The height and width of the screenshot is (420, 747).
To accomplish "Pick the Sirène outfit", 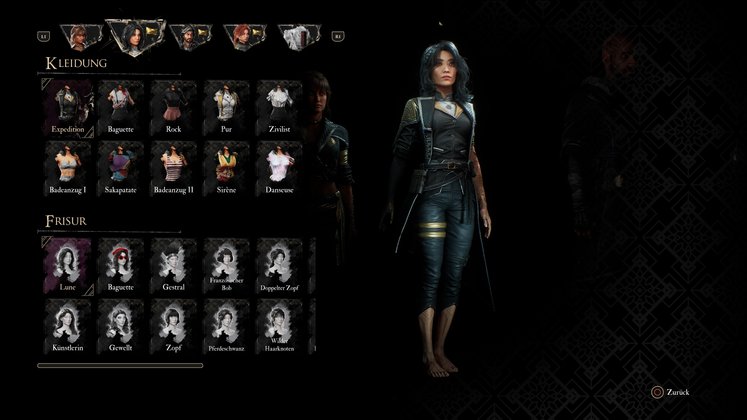I will pos(226,166).
